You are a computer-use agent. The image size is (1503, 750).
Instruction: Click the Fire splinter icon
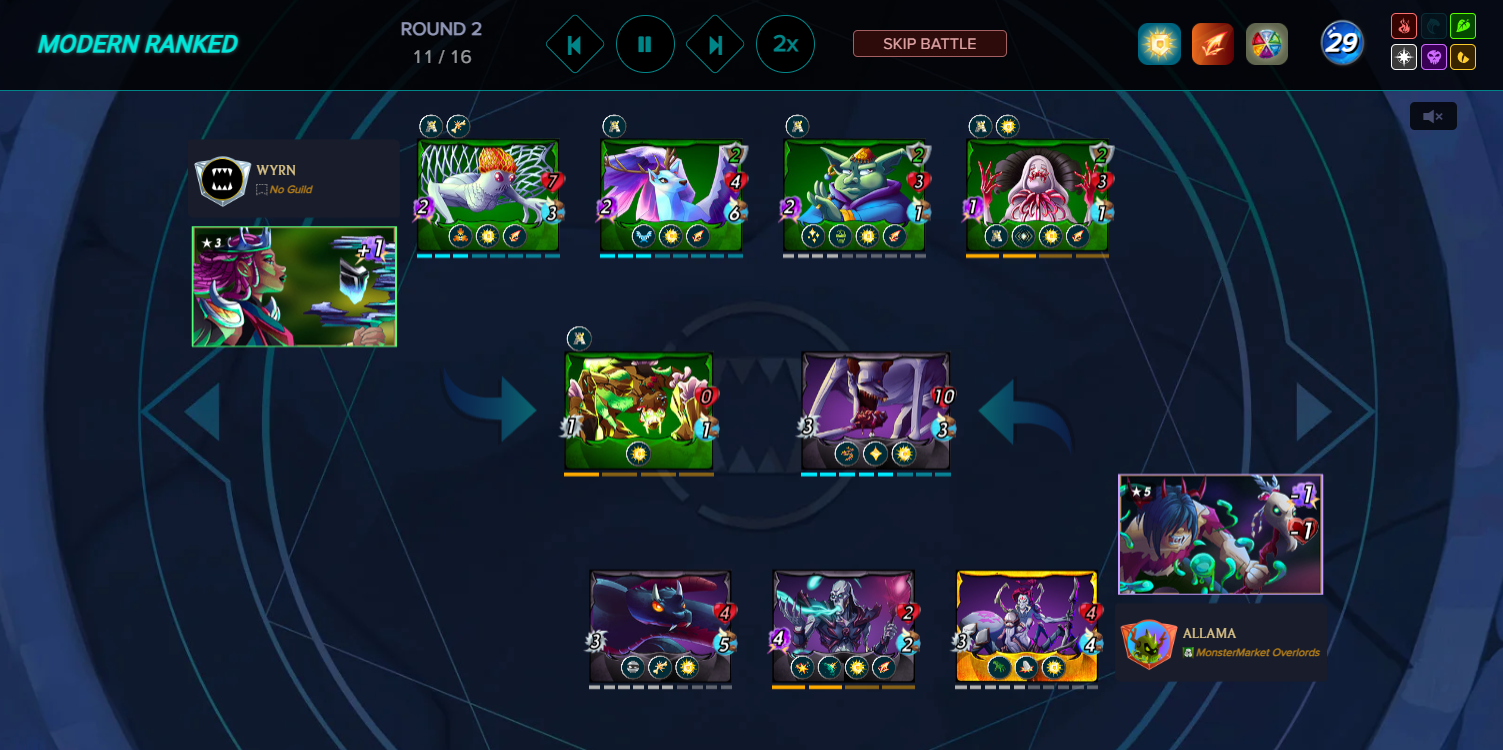pyautogui.click(x=1403, y=25)
